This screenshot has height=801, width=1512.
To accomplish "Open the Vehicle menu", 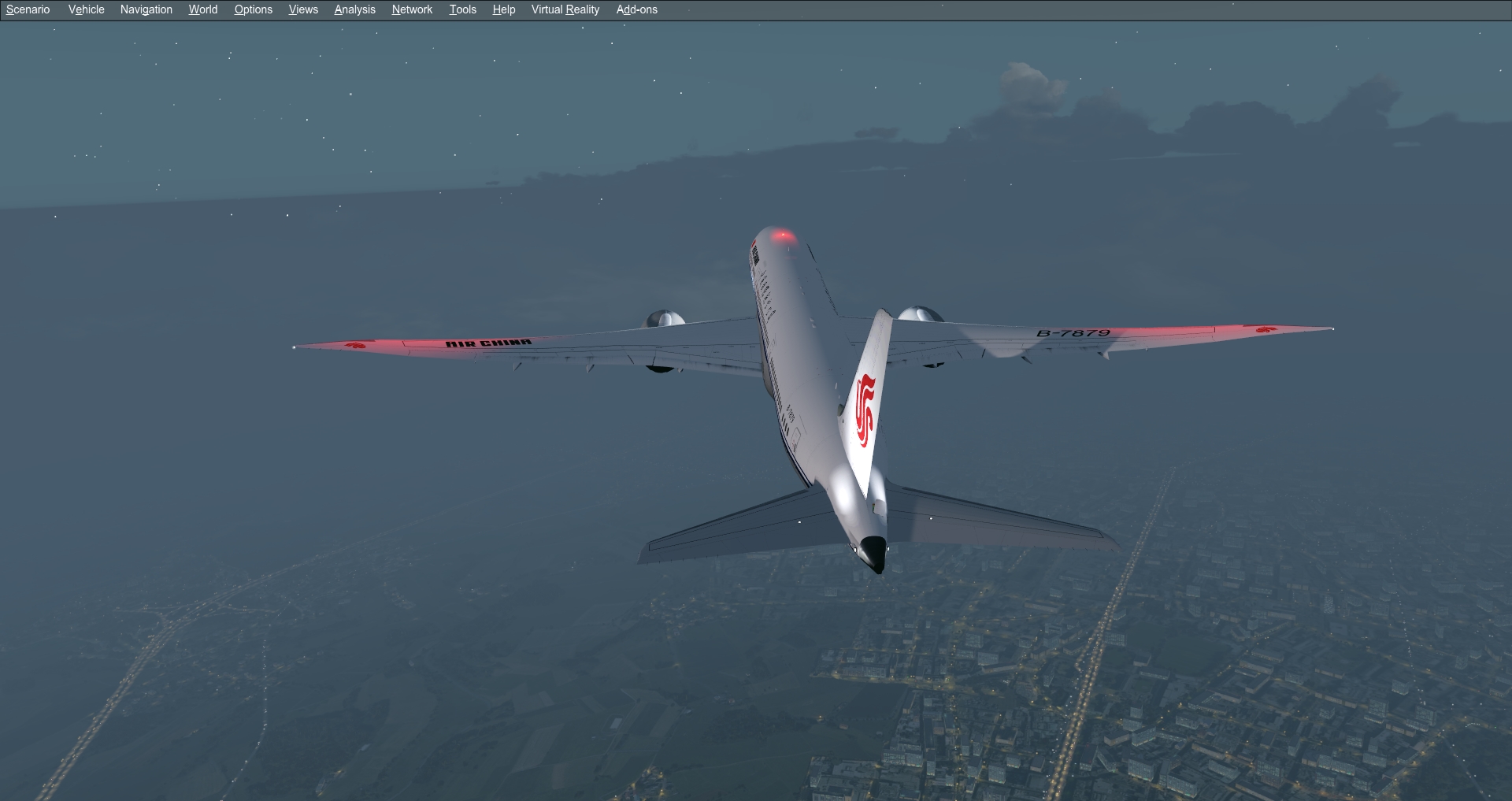I will [x=85, y=9].
